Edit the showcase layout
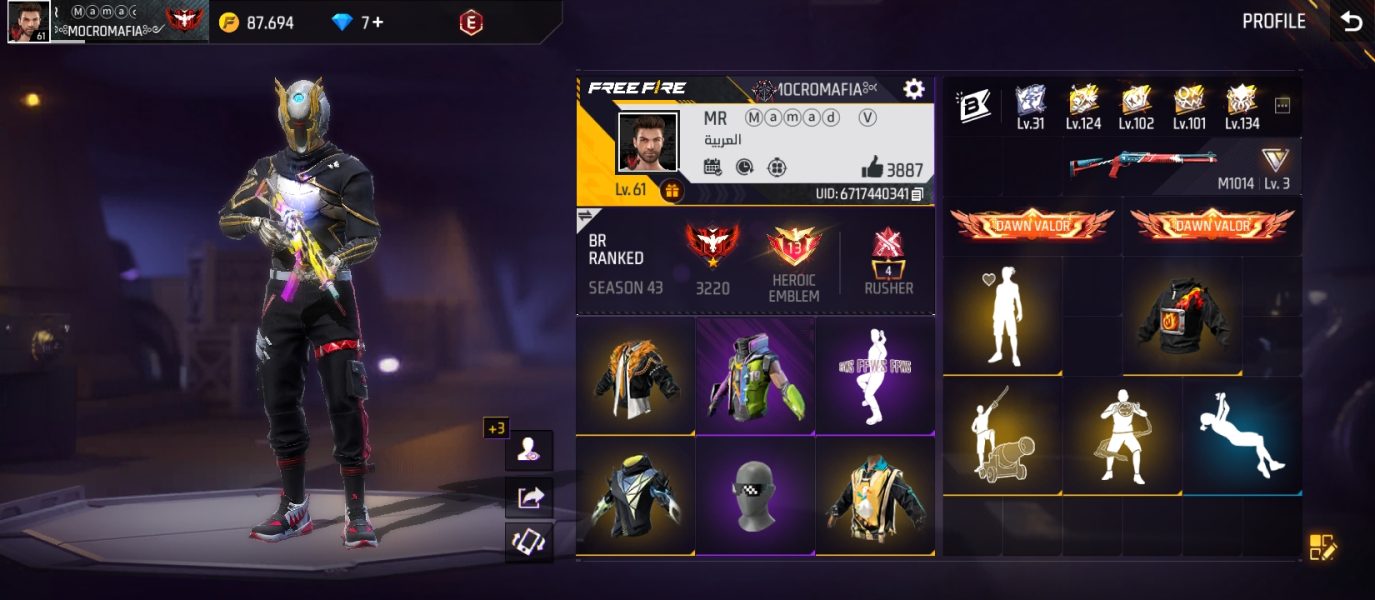The height and width of the screenshot is (600, 1375). pos(1322,547)
